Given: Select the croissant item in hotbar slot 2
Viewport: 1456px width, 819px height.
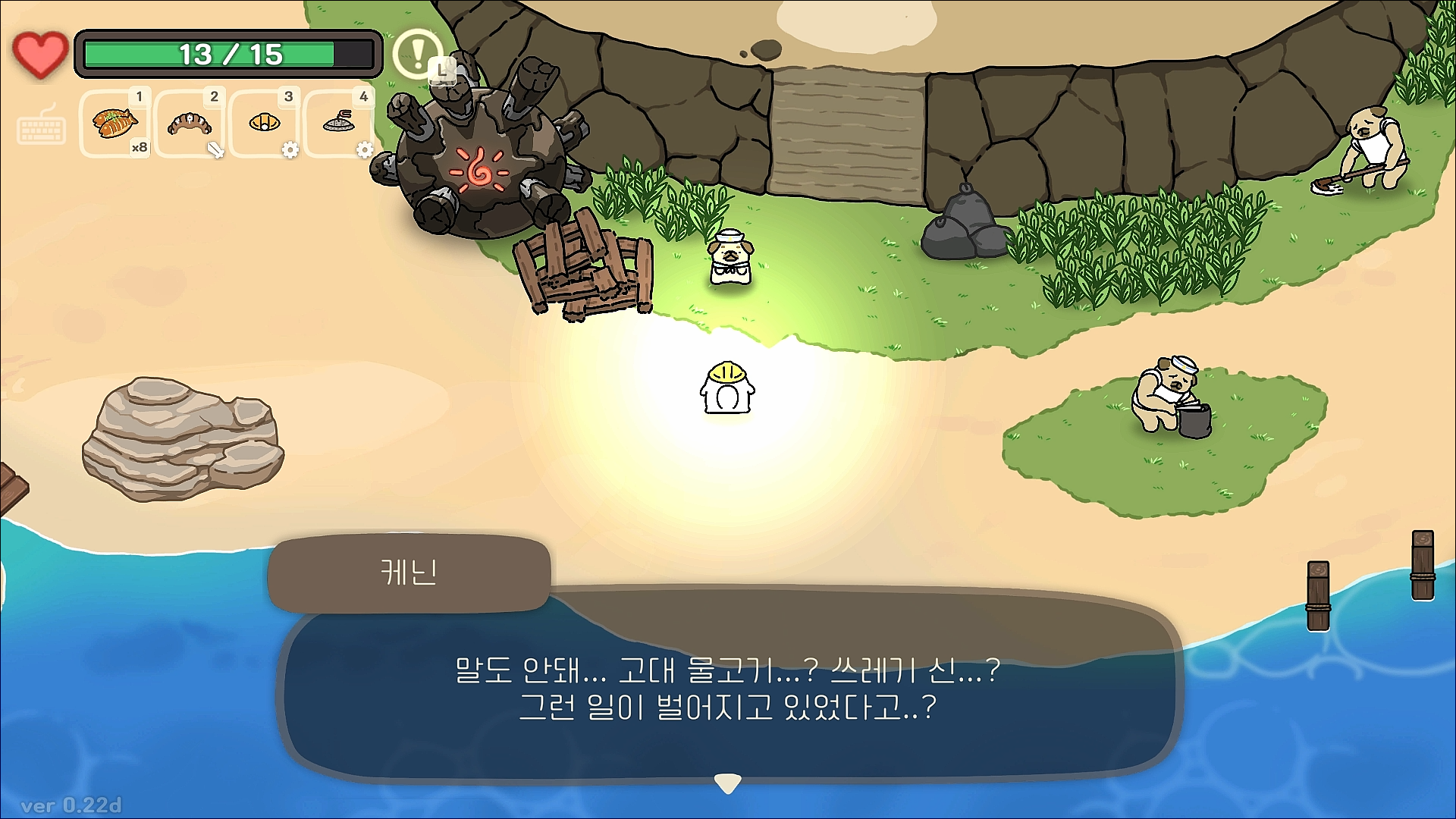Looking at the screenshot, I should (189, 125).
